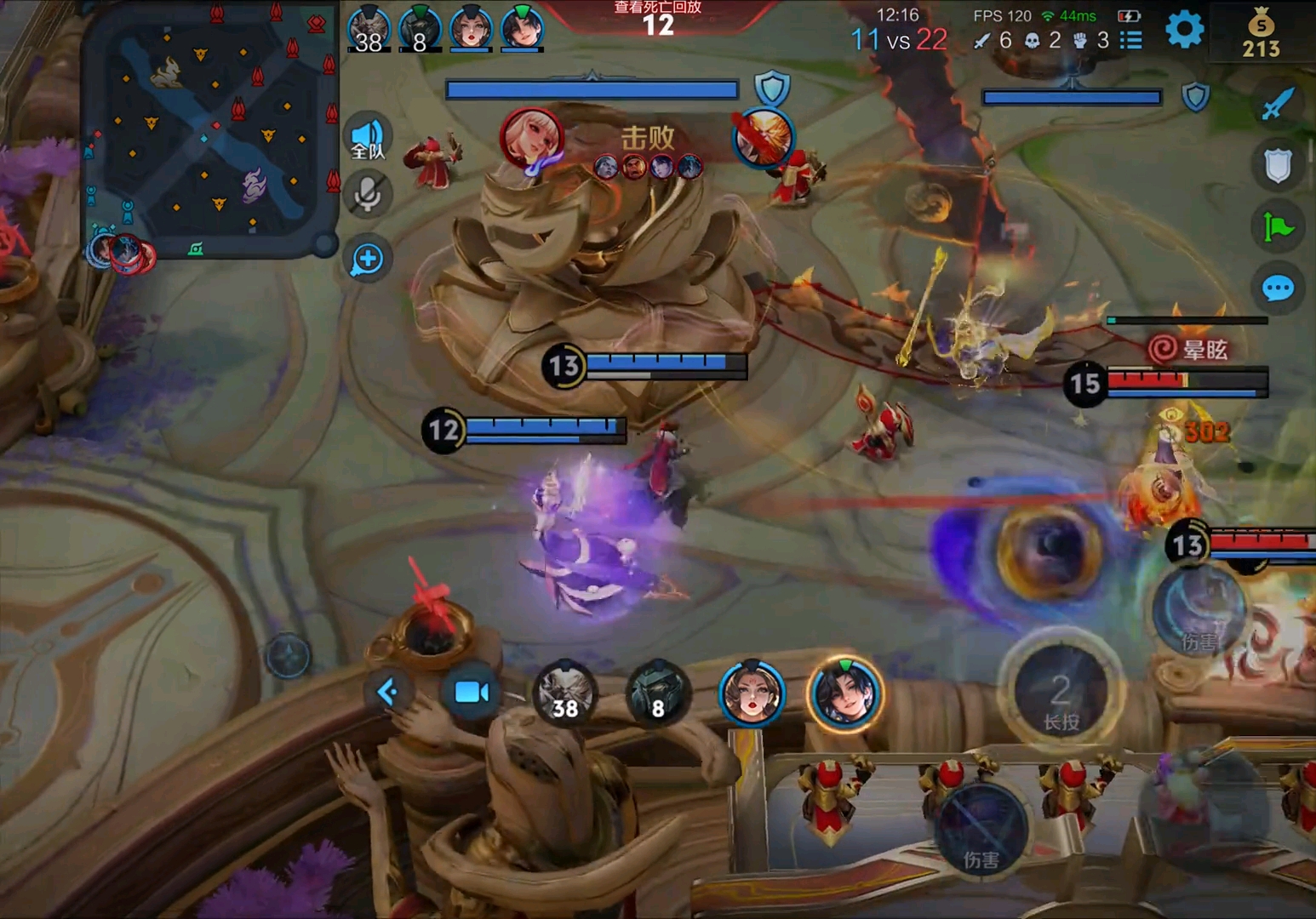The height and width of the screenshot is (919, 1316).
Task: Show the scoreboard list icon
Action: point(1130,40)
